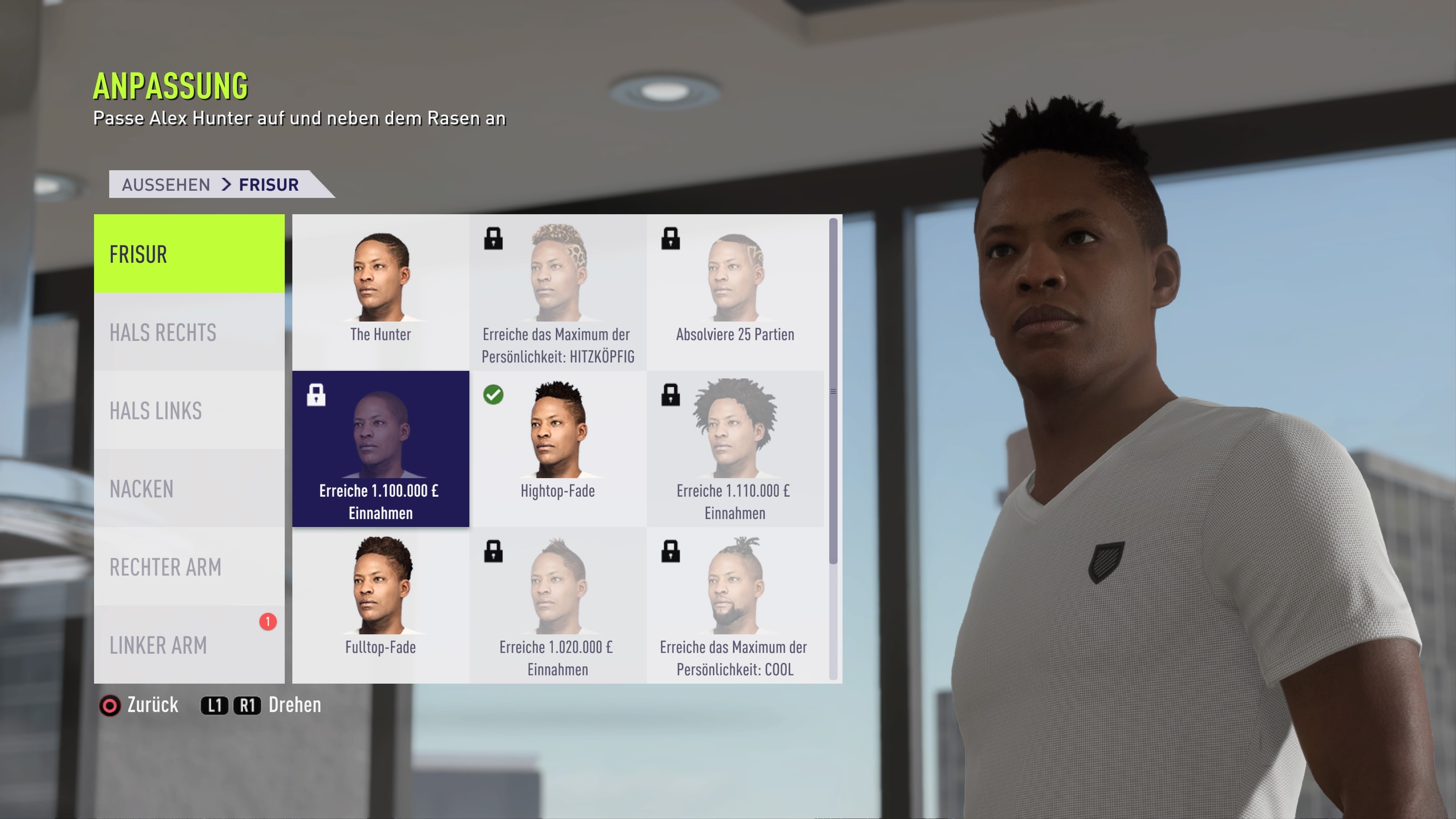Switch to the HALS RECHTS tab
The image size is (1456, 819).
(x=164, y=333)
